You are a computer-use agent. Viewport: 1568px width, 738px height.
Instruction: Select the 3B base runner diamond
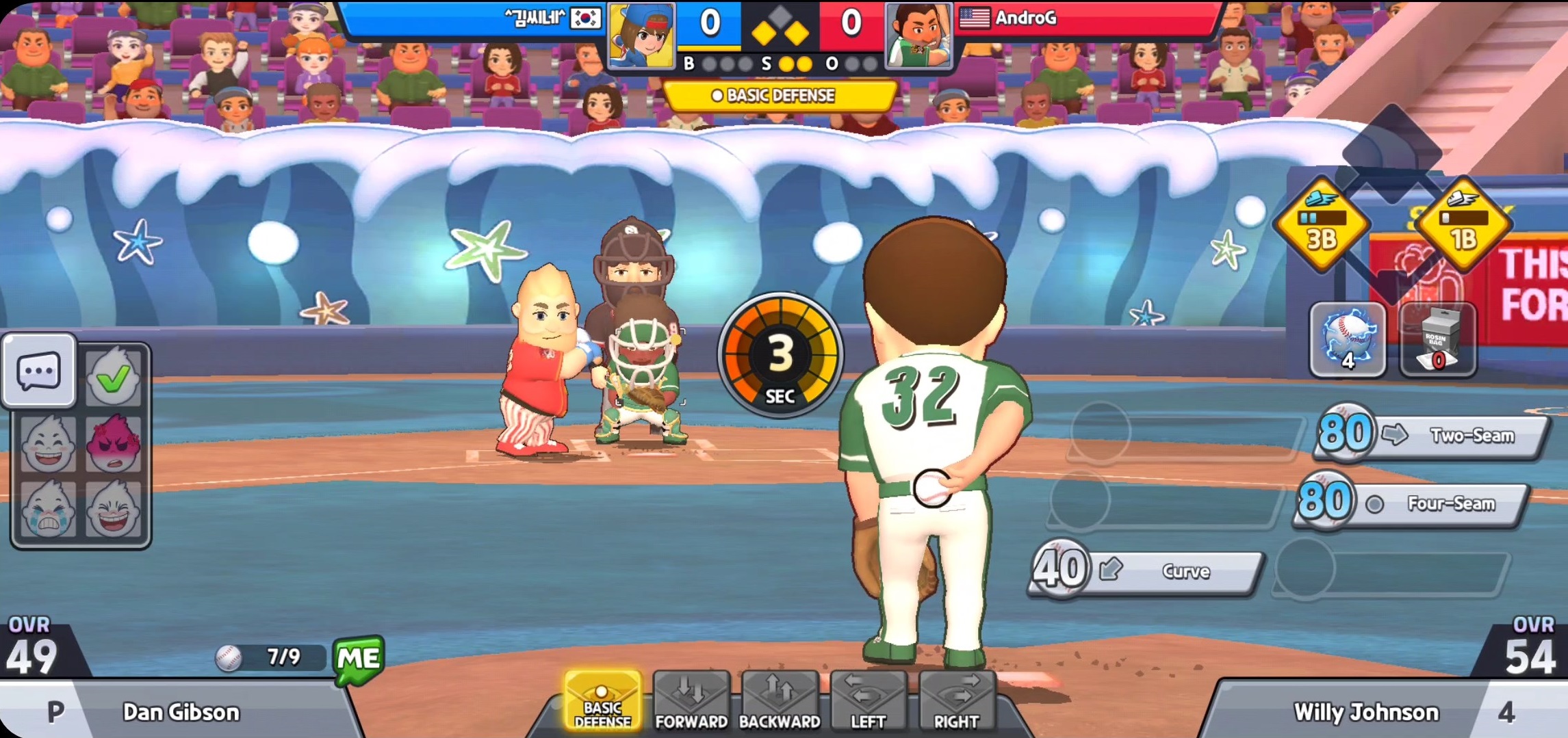pyautogui.click(x=1322, y=224)
